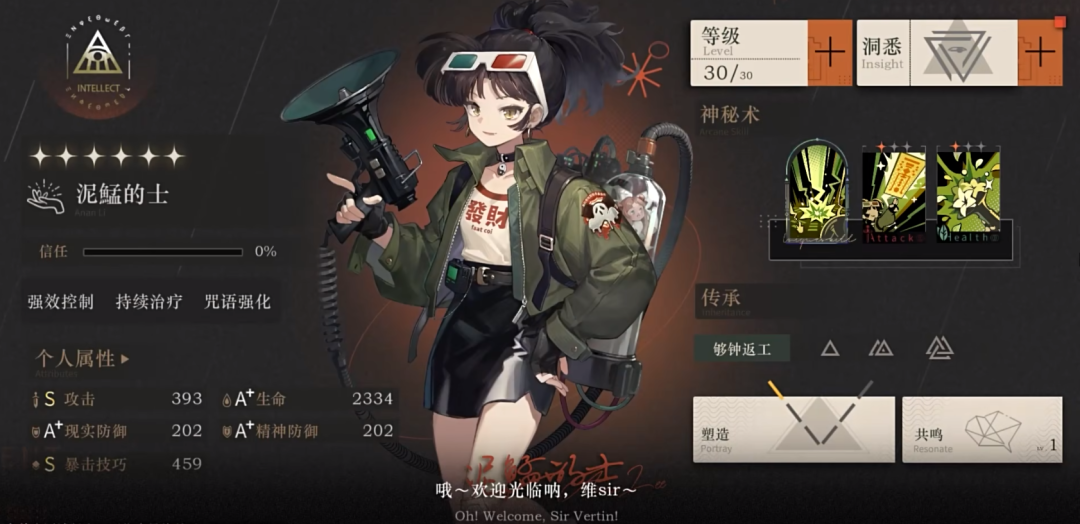The image size is (1080, 524).
Task: Select the single triangle inheritance icon
Action: click(x=829, y=348)
